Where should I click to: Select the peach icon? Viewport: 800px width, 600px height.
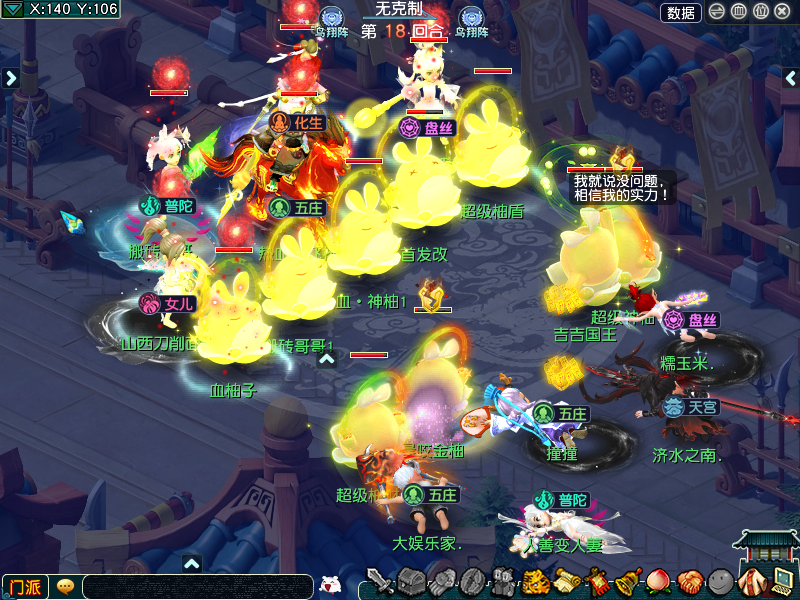coord(659,581)
